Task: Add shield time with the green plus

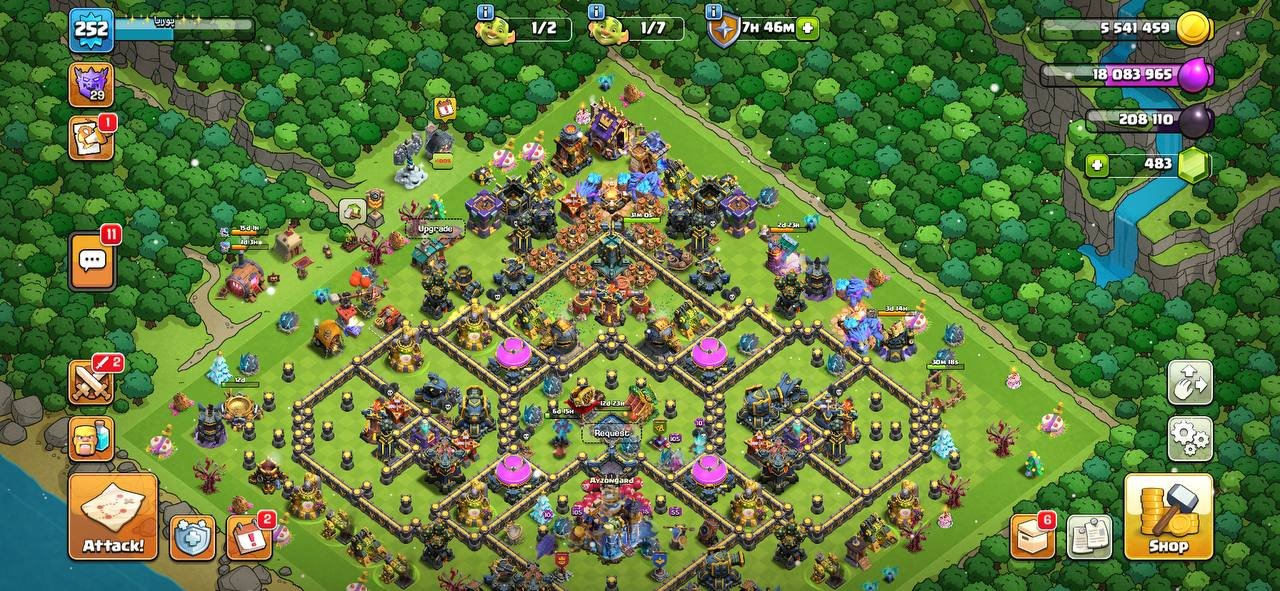Action: (808, 29)
